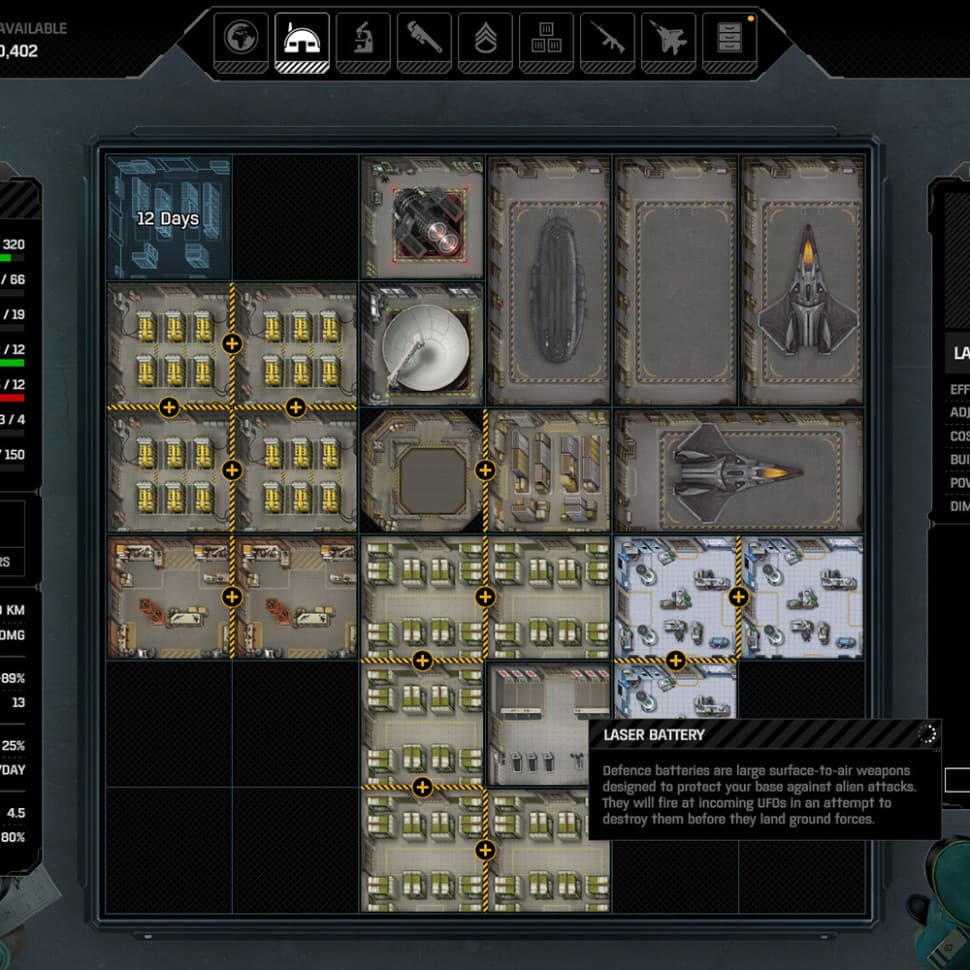This screenshot has width=970, height=970.
Task: Open the Geoscape globe tab
Action: tap(241, 41)
